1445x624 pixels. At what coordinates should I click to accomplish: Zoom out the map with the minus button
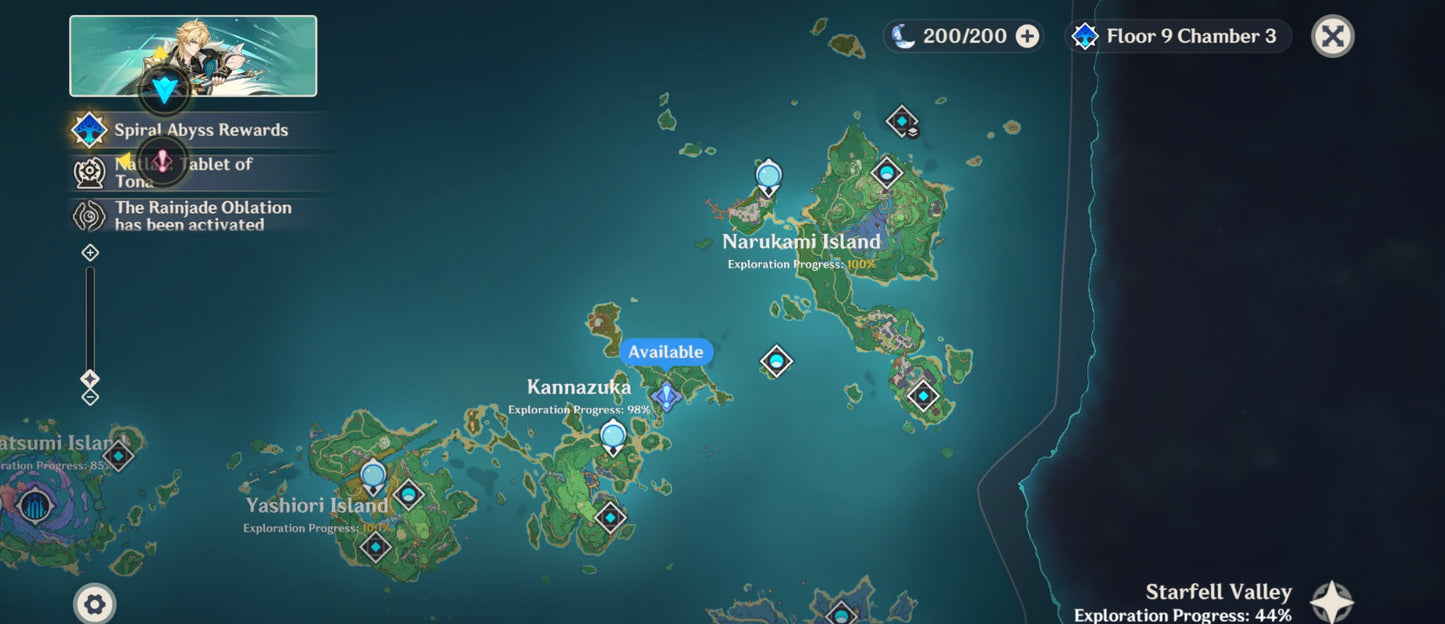pos(90,397)
